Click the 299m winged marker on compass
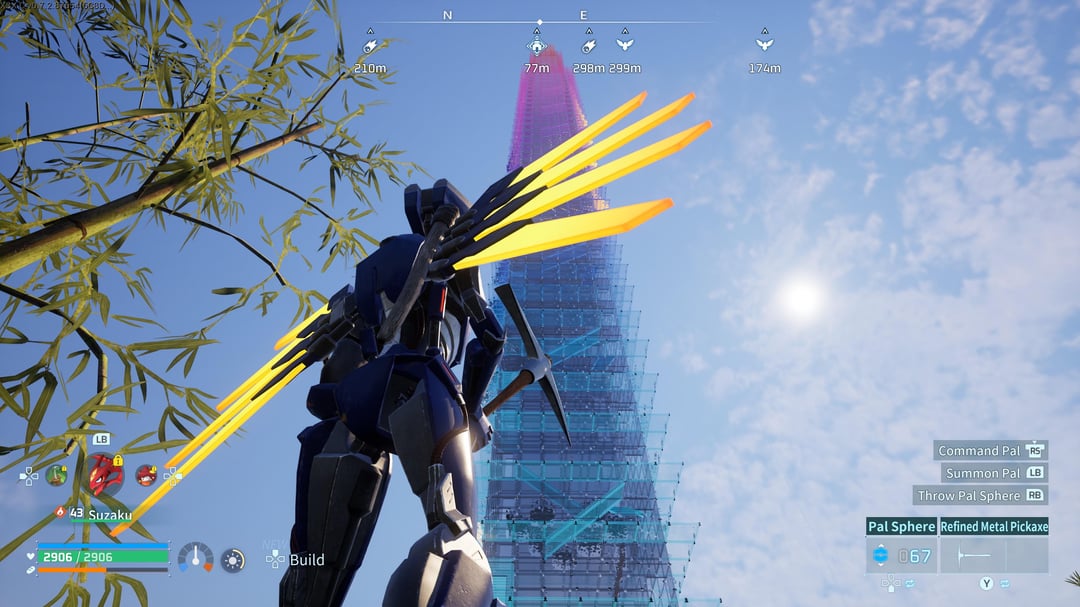This screenshot has height=607, width=1080. pos(625,46)
